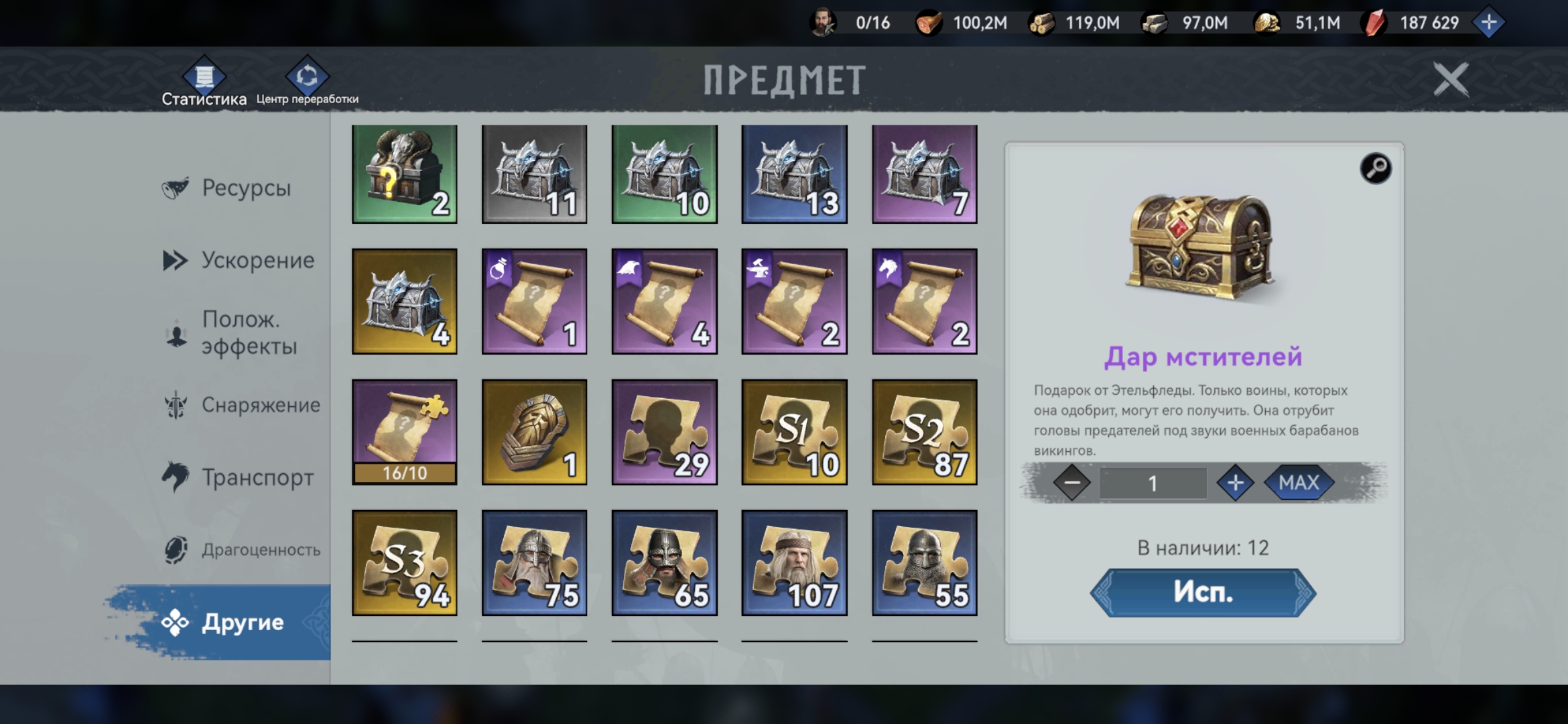Screen dimensions: 1568x724
Task: Pick the scroll with 16/10 progress
Action: 404,432
